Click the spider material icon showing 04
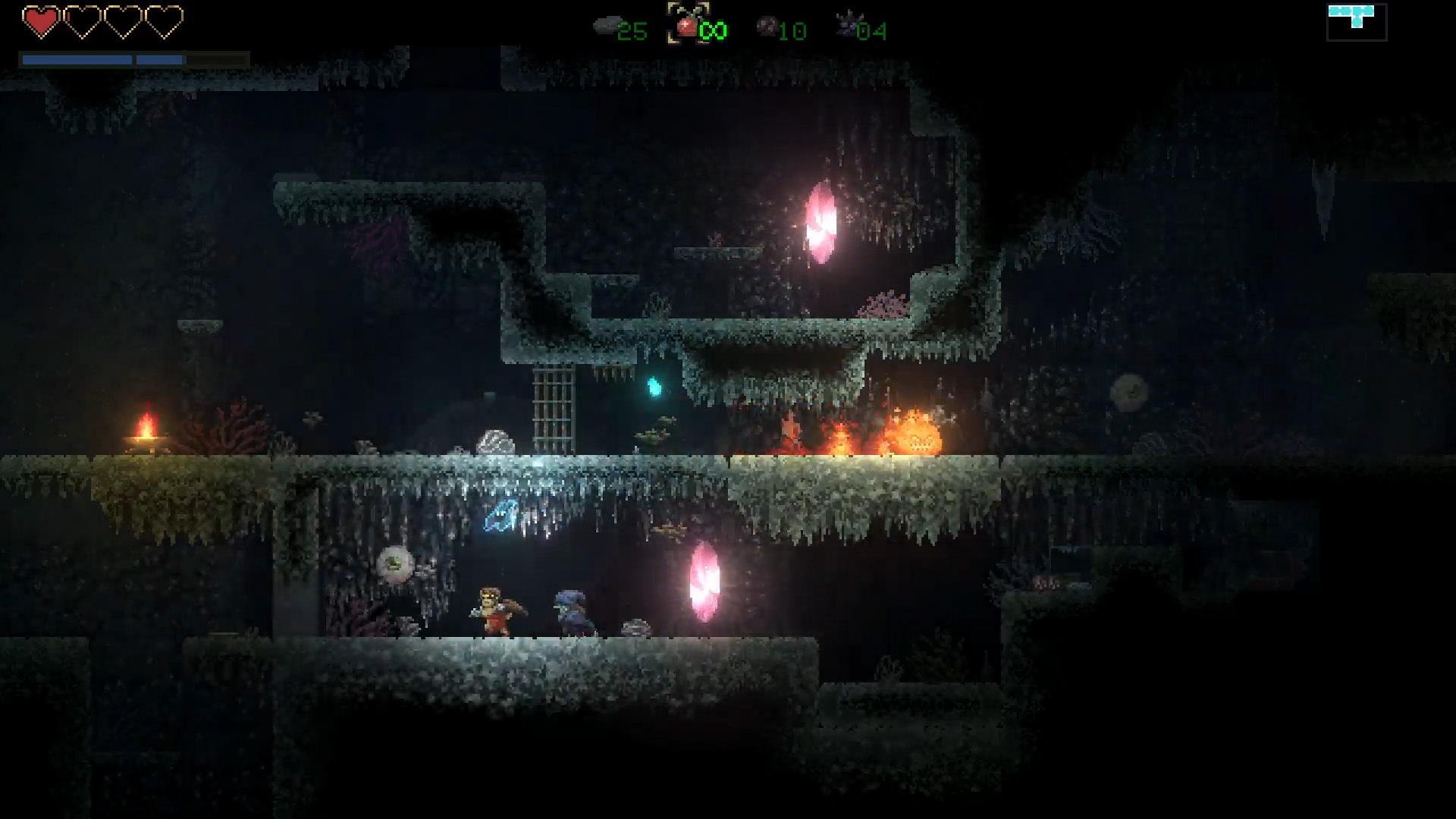Screen dimensions: 1456x819 click(849, 23)
